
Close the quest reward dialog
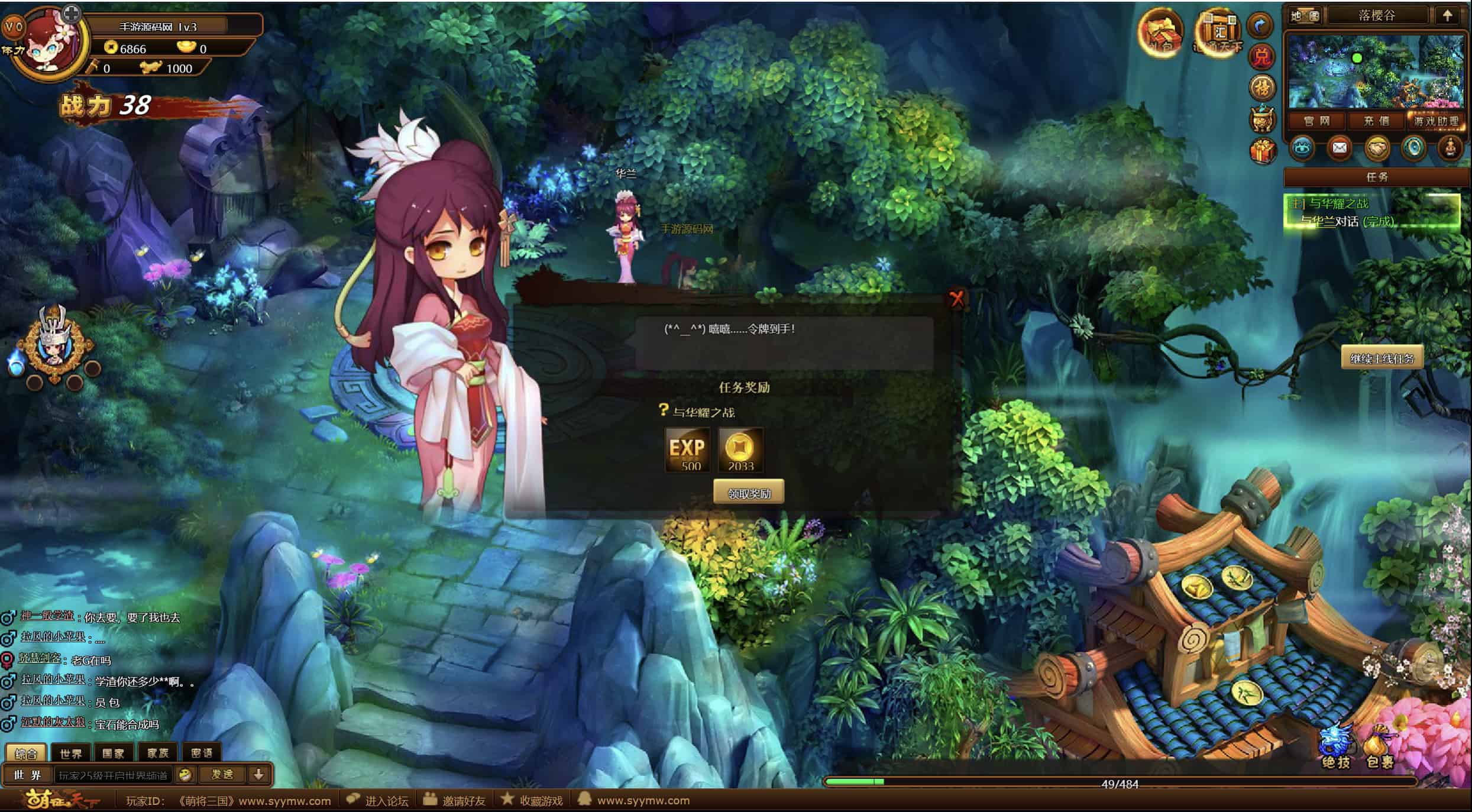(x=956, y=299)
